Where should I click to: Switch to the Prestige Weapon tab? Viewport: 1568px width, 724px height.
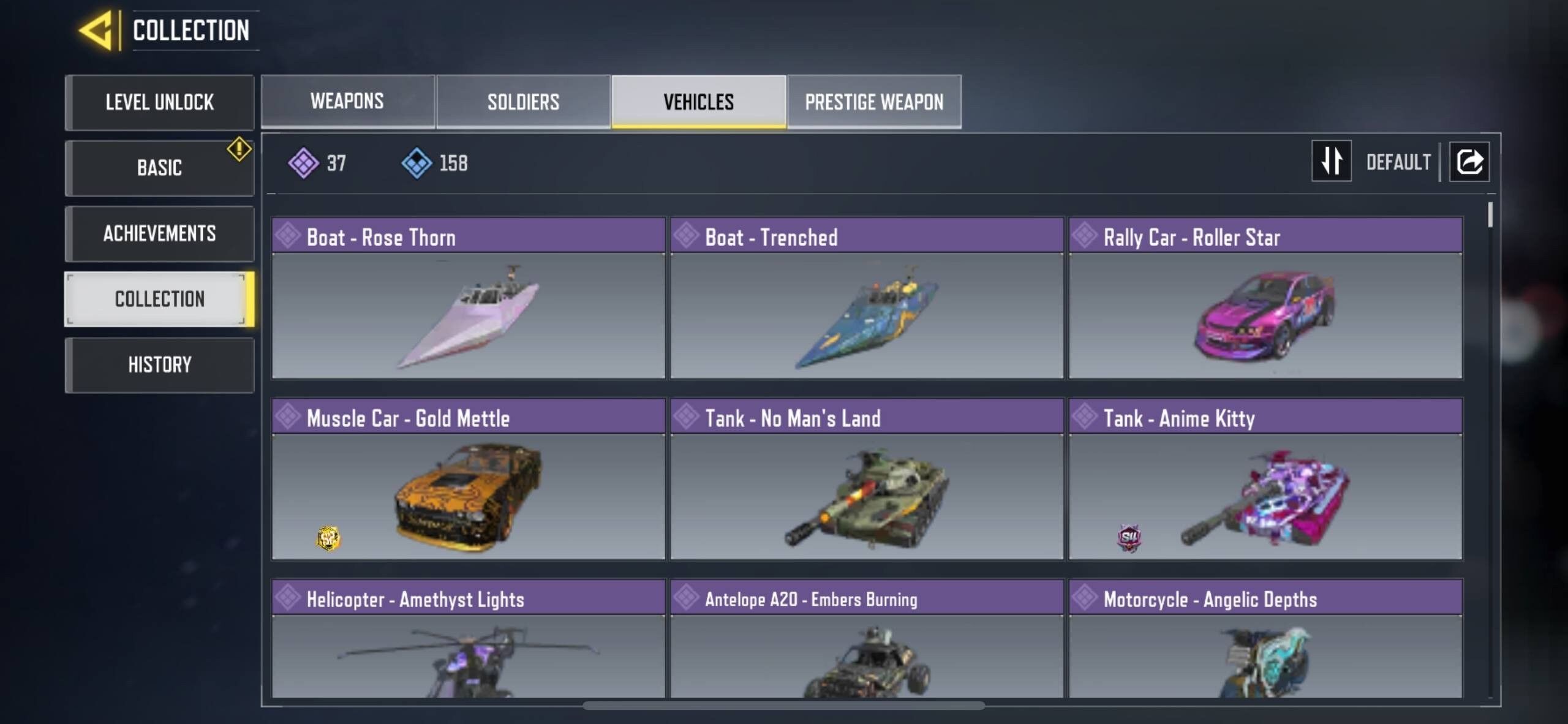pyautogui.click(x=874, y=101)
